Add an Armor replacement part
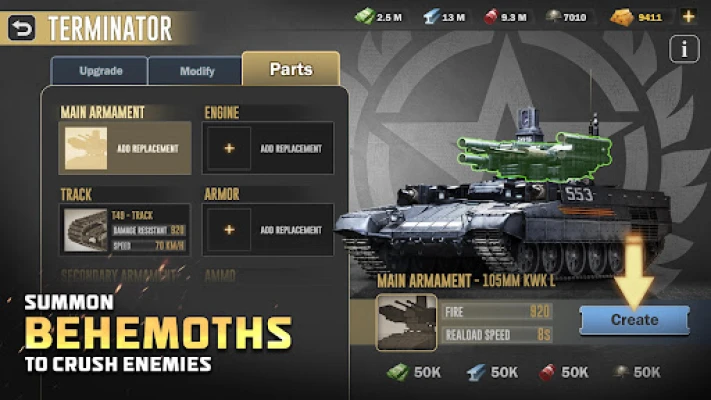The width and height of the screenshot is (711, 400). [x=268, y=230]
